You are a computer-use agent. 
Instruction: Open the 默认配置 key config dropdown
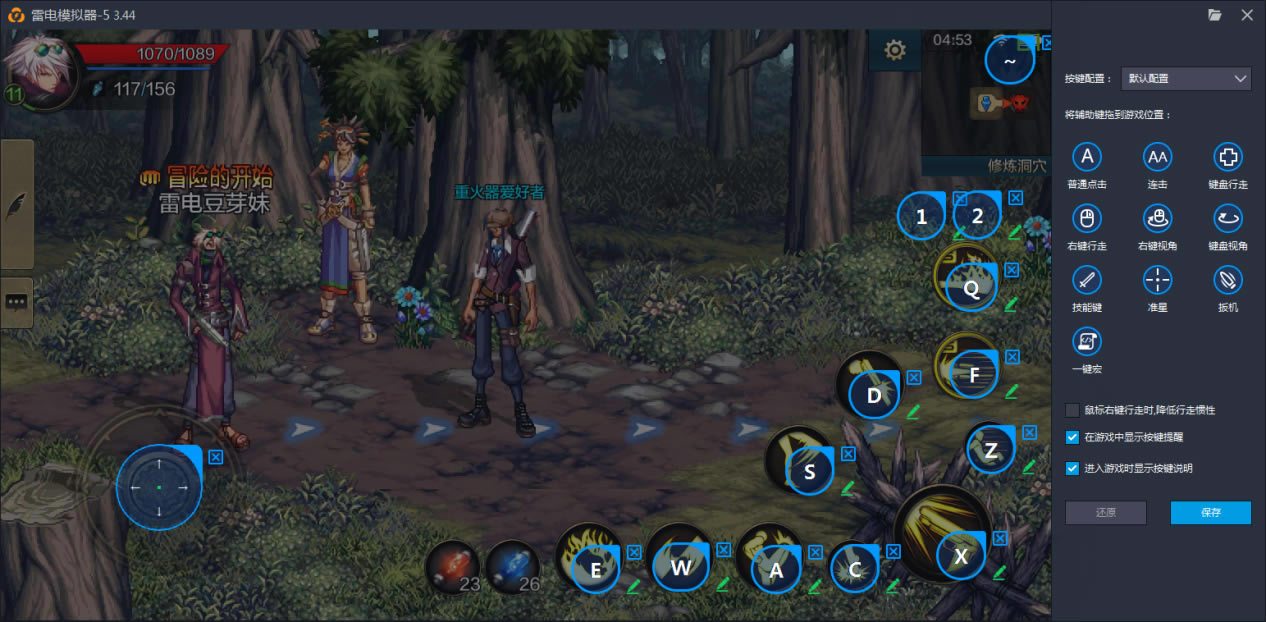(x=1186, y=78)
